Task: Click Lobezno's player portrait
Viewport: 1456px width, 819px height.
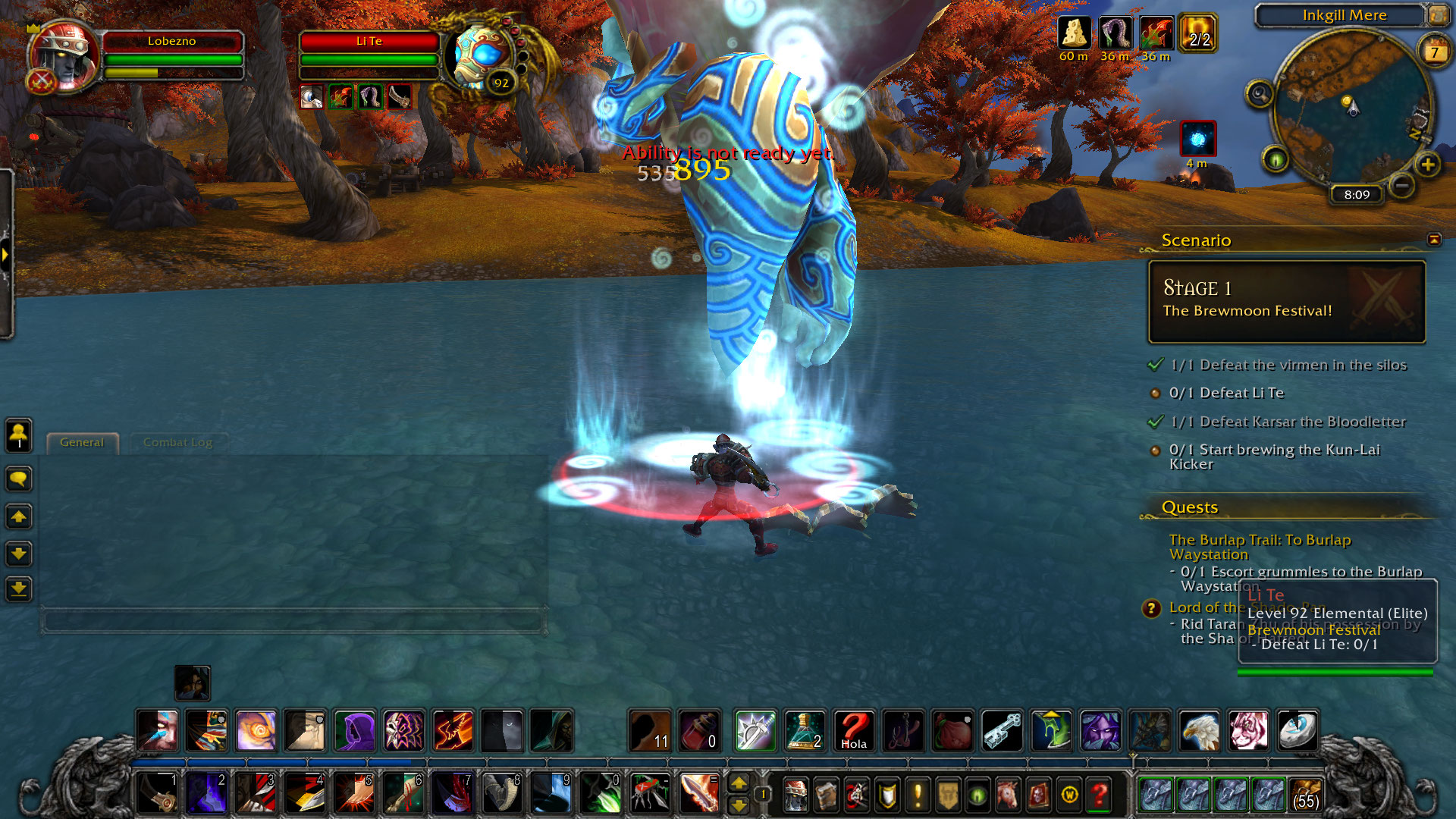Action: coord(65,58)
